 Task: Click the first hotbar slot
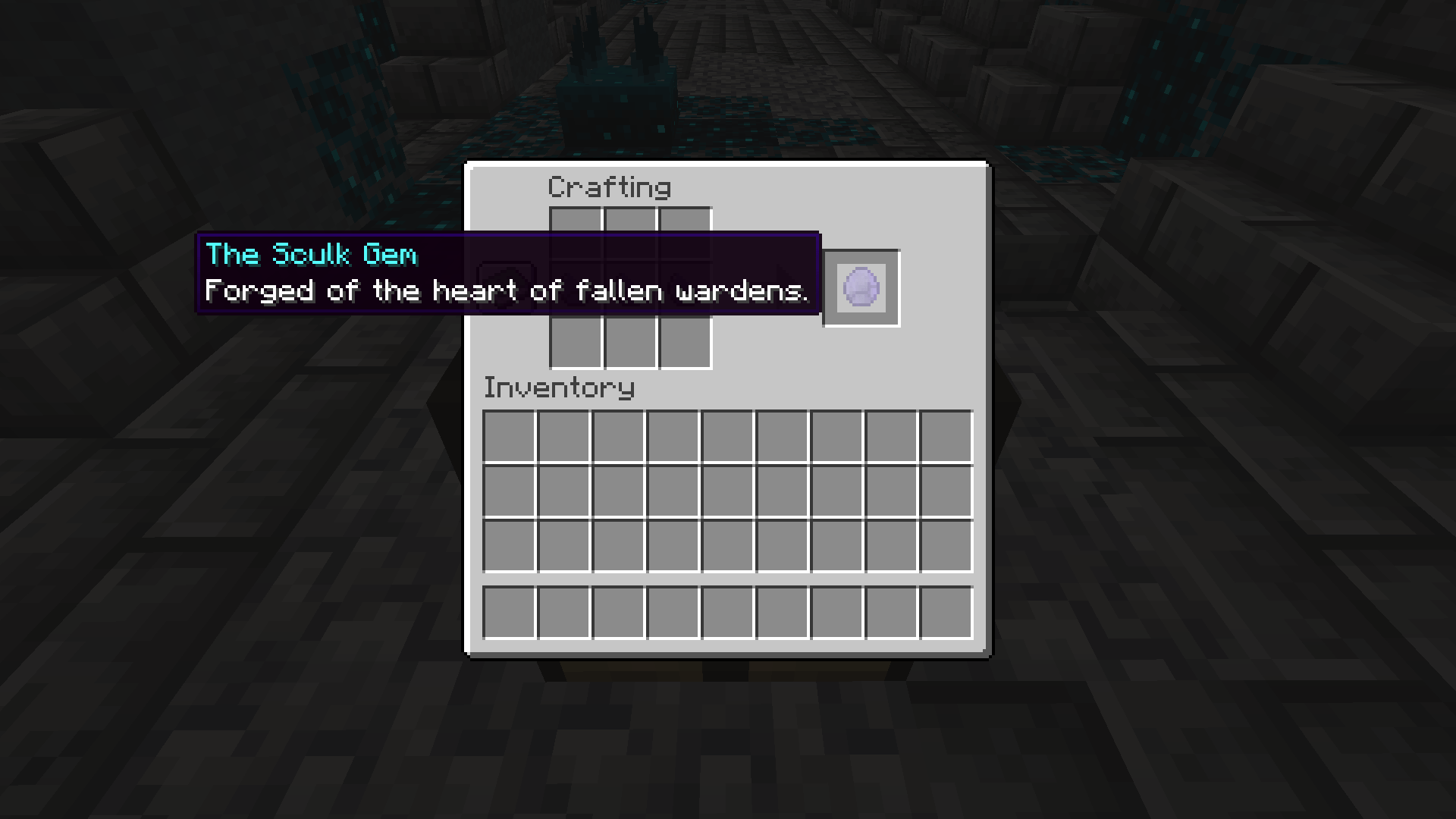pos(508,613)
